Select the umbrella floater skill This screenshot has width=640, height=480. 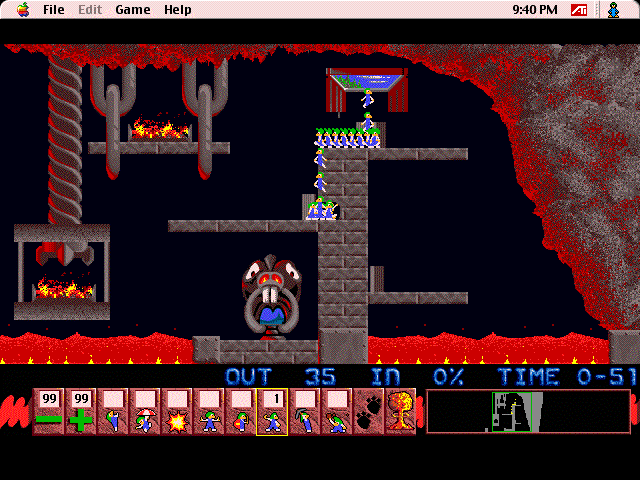144,412
